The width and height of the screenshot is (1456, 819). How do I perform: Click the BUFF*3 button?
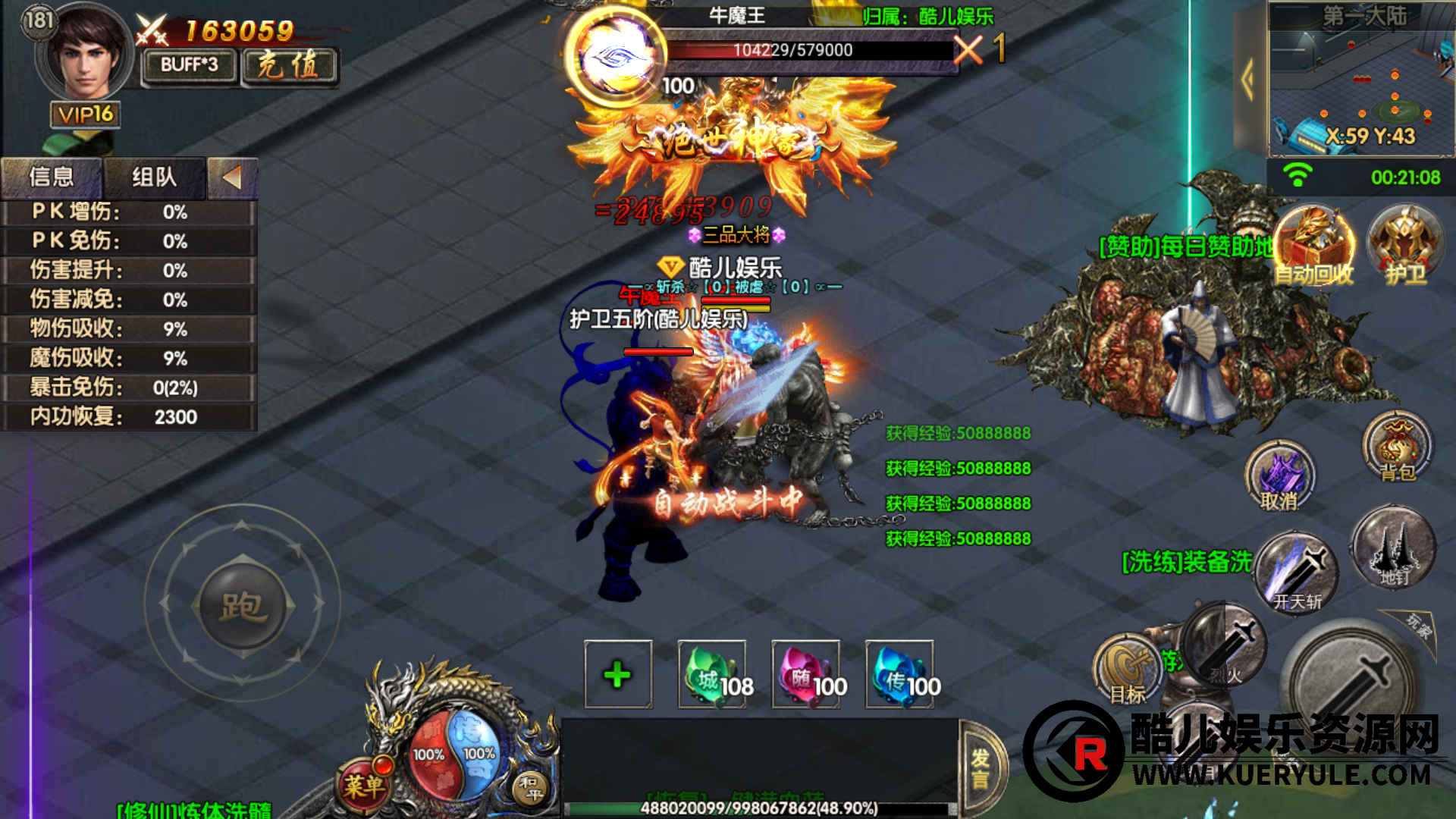(189, 66)
